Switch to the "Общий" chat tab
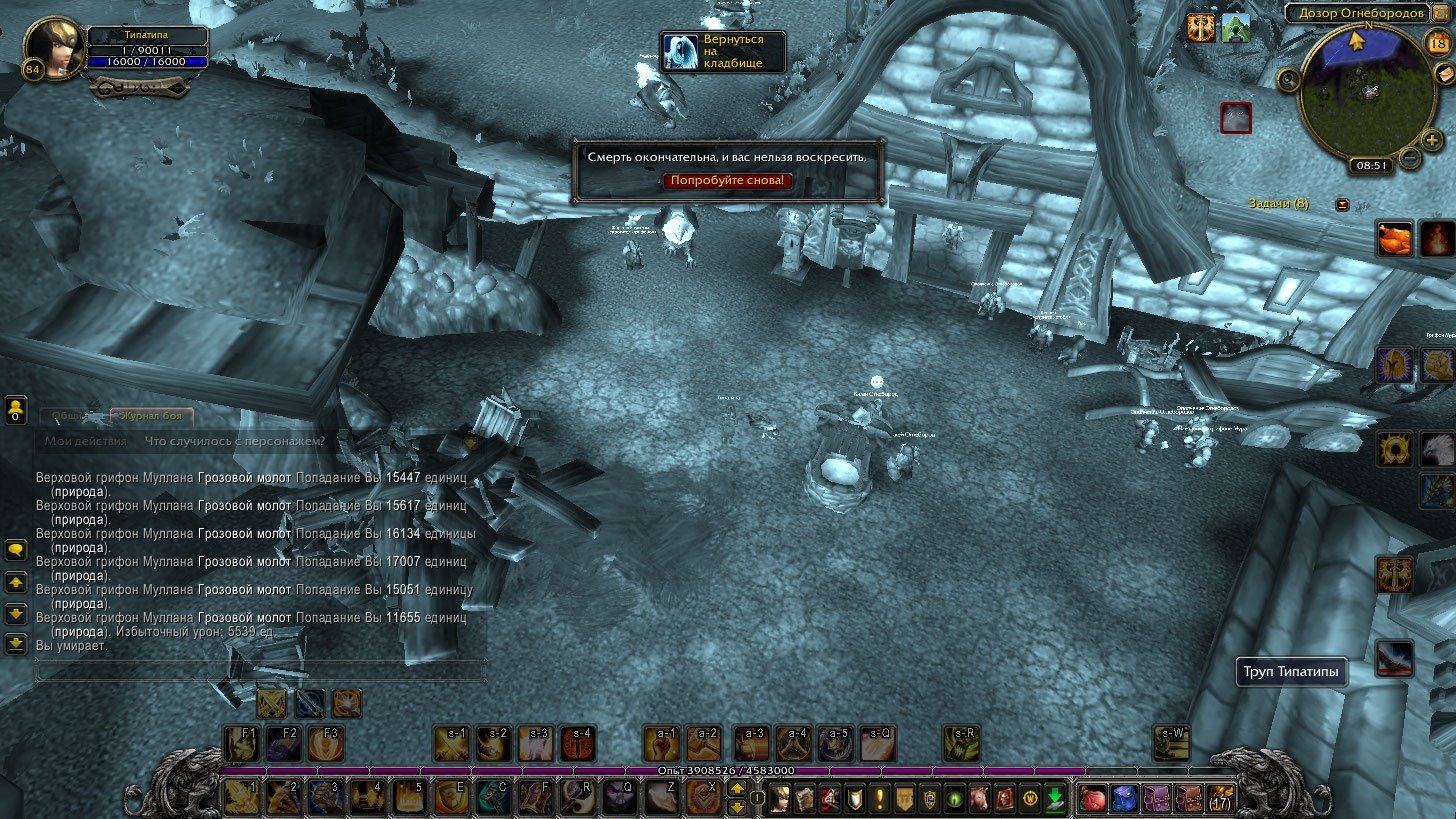Viewport: 1456px width, 819px height. point(67,417)
